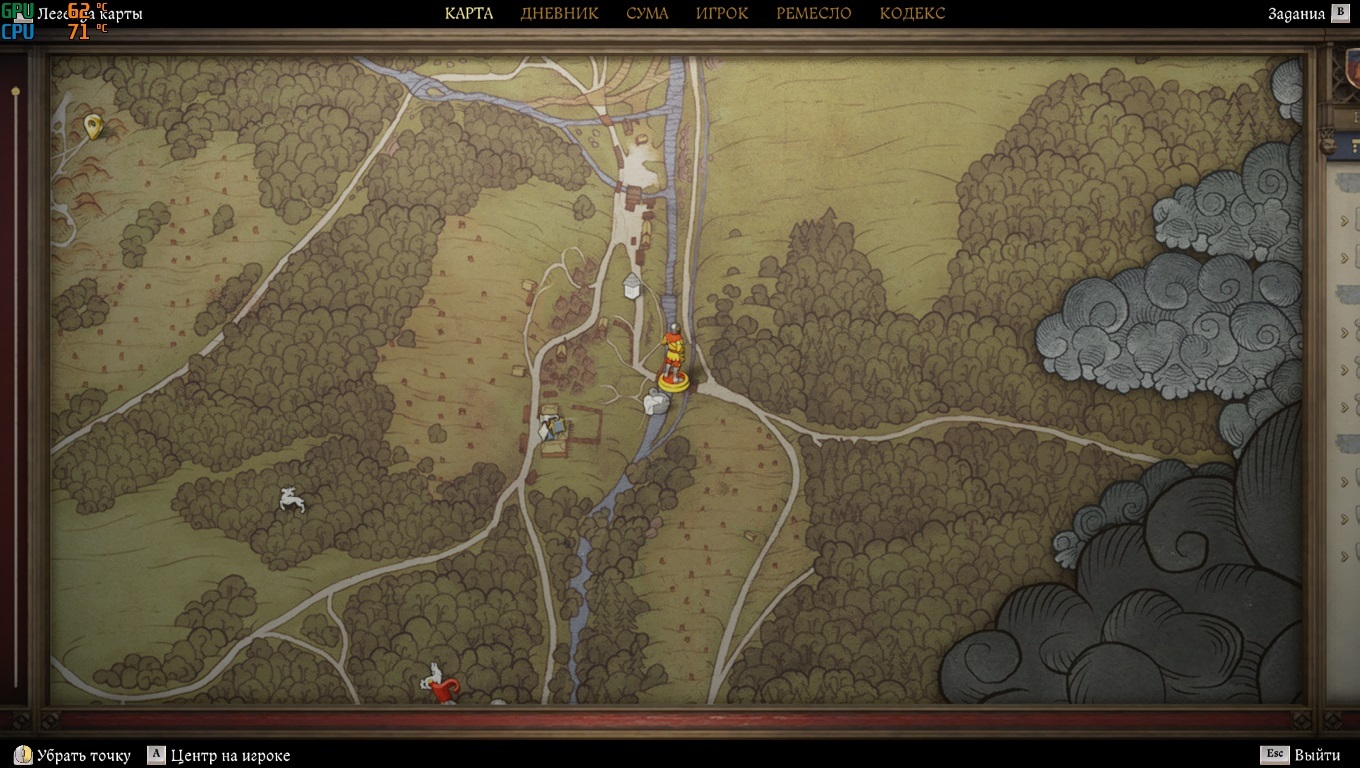Click the white deer hunting spot marker
The width and height of the screenshot is (1360, 768).
pos(291,500)
